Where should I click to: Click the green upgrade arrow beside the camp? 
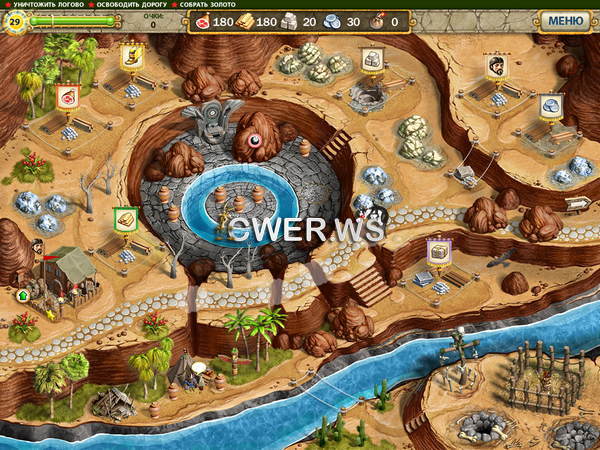[22, 295]
